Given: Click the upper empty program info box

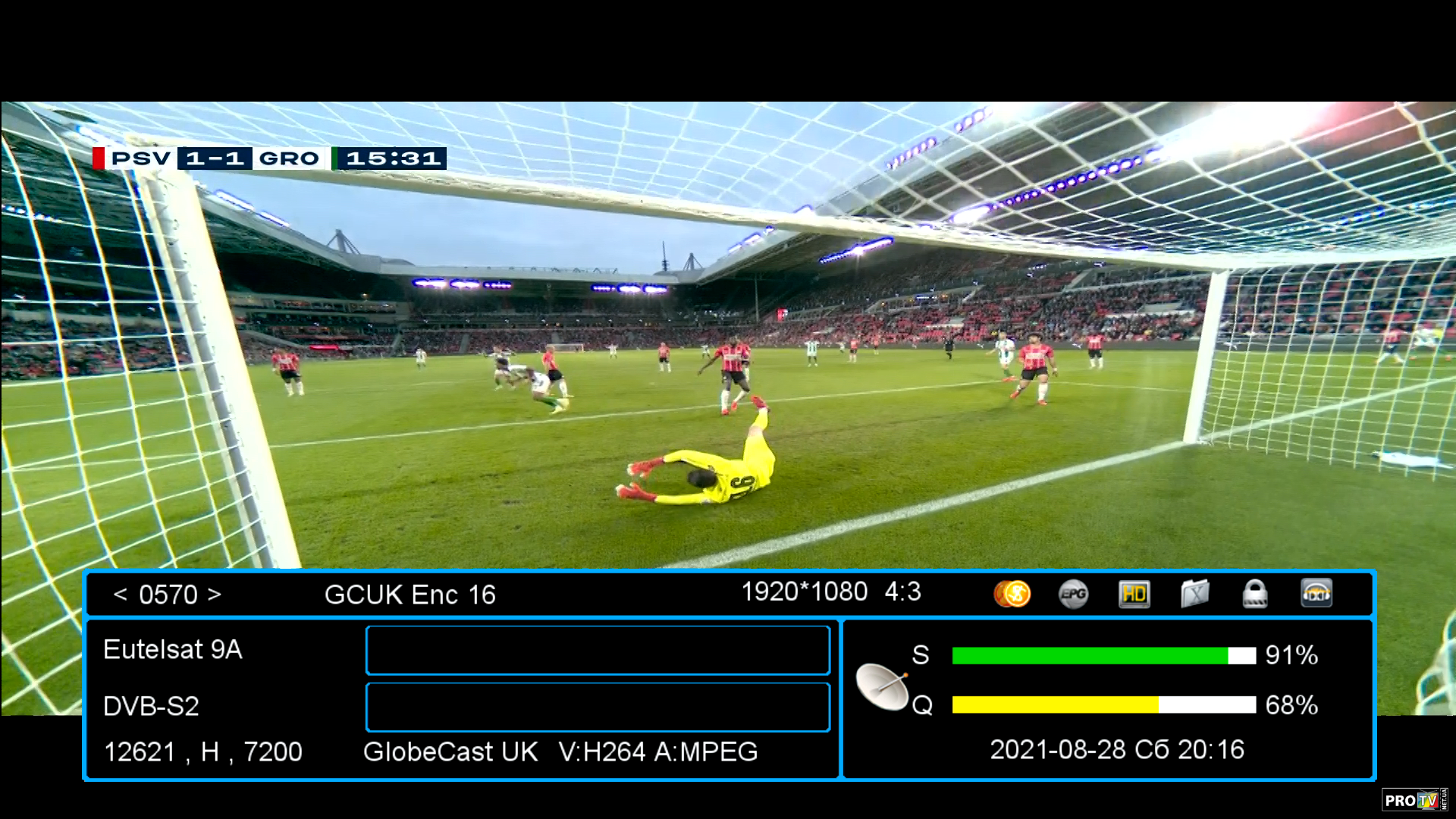Looking at the screenshot, I should click(x=598, y=651).
